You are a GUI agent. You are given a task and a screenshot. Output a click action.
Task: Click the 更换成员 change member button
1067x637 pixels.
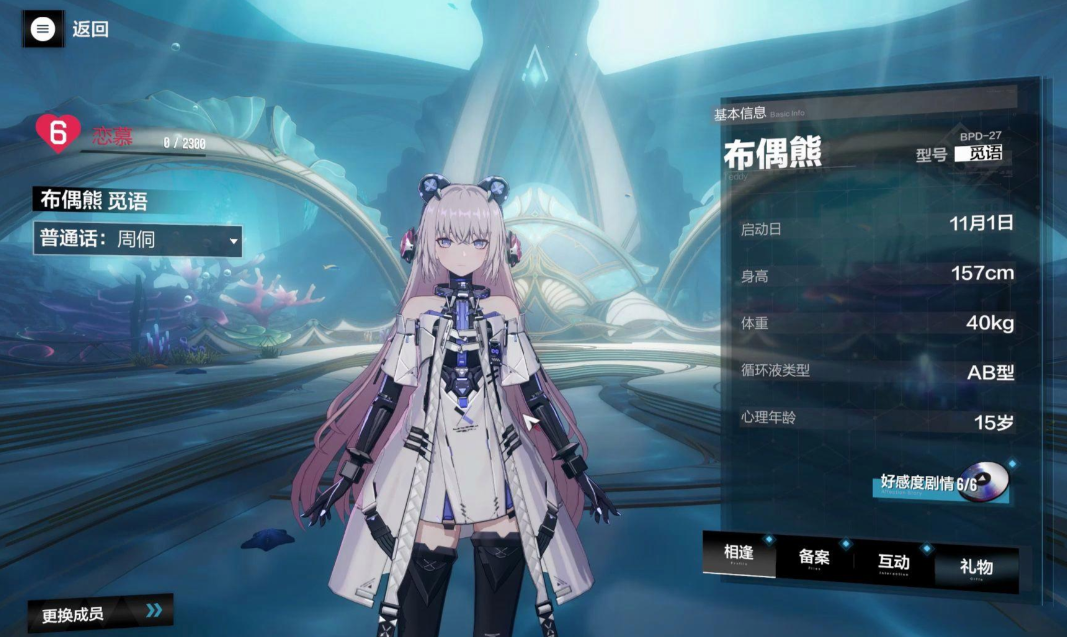(x=100, y=613)
